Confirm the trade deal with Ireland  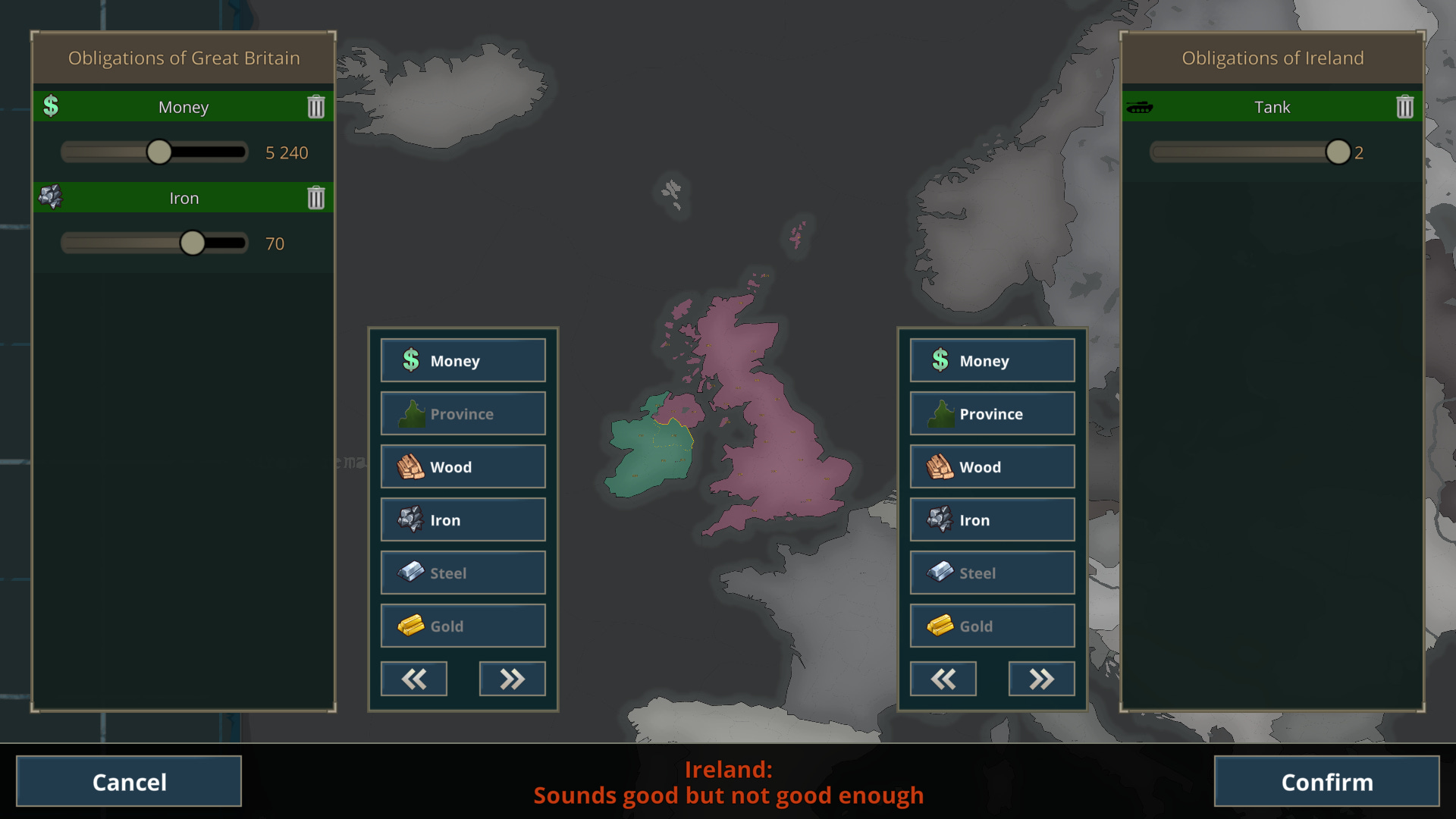[1326, 781]
